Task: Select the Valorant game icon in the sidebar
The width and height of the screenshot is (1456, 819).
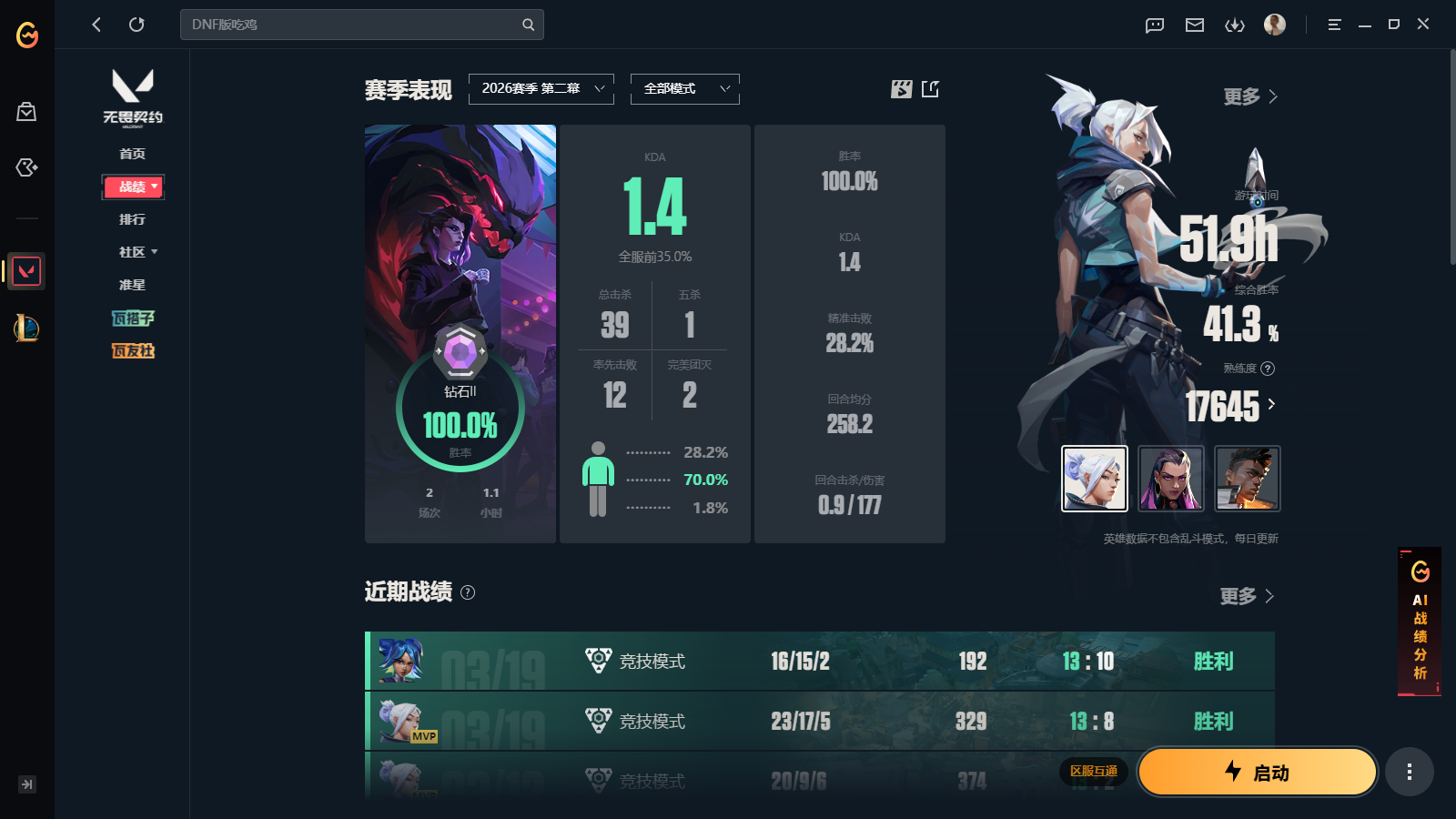Action: tap(26, 270)
